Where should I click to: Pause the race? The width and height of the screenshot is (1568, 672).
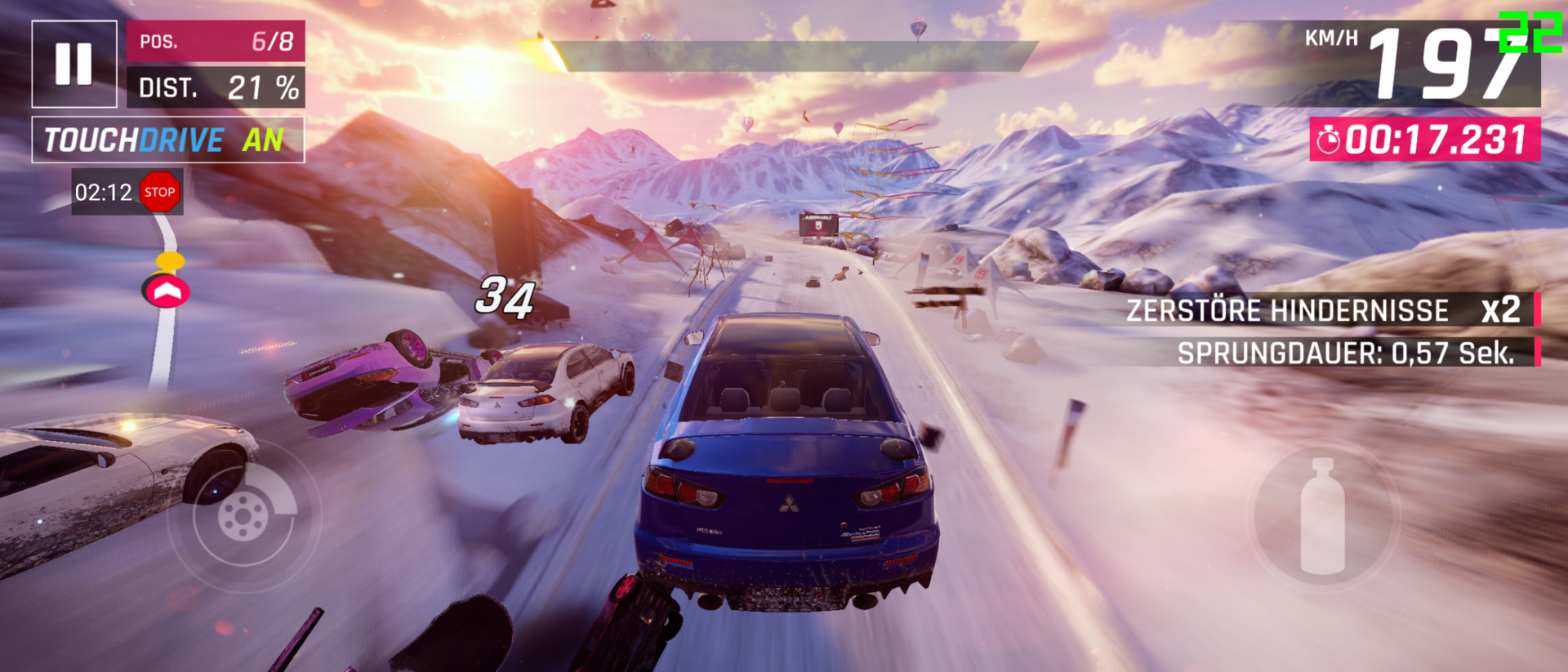coord(73,64)
